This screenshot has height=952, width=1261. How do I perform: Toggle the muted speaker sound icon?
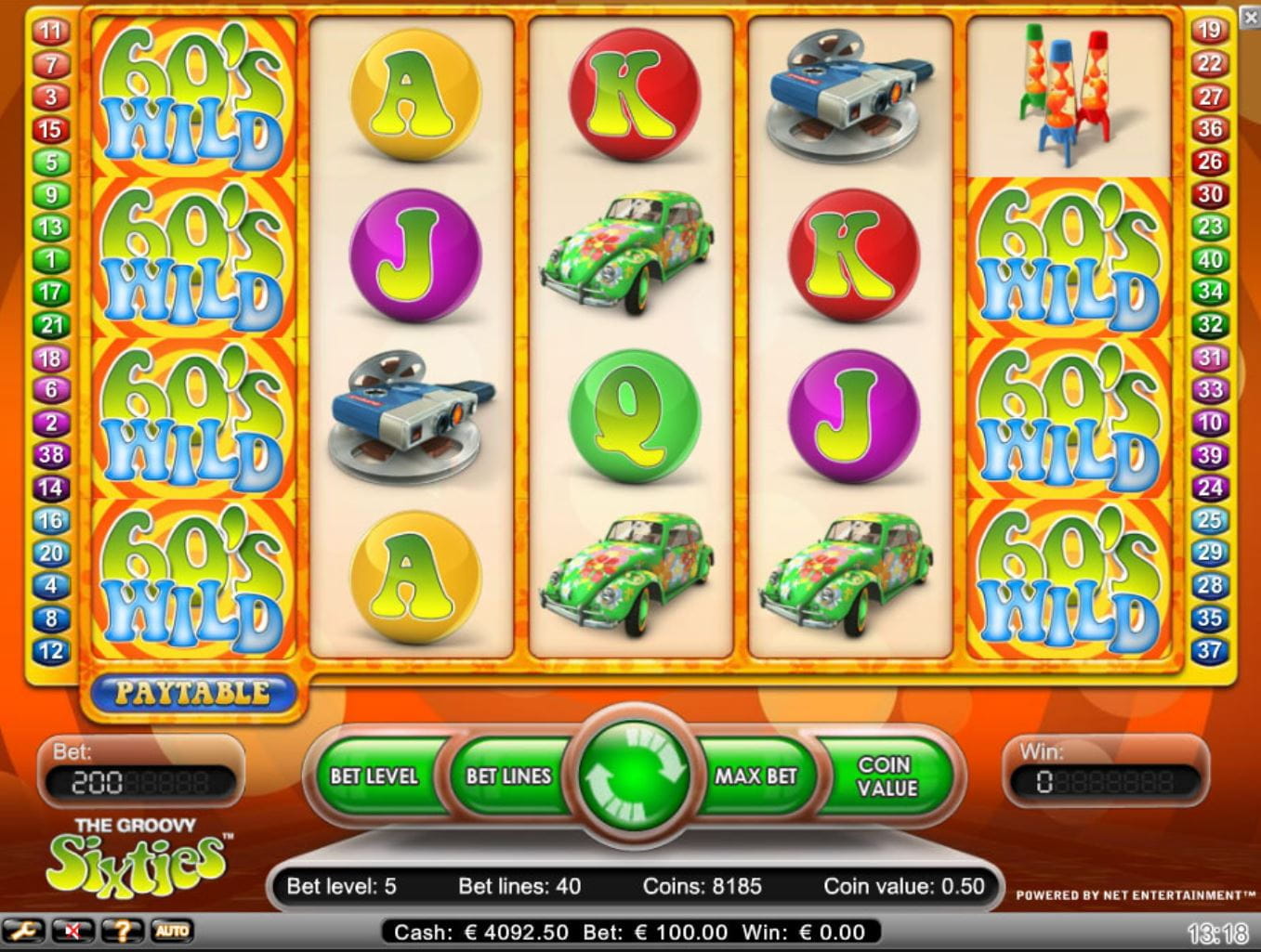coord(72,931)
